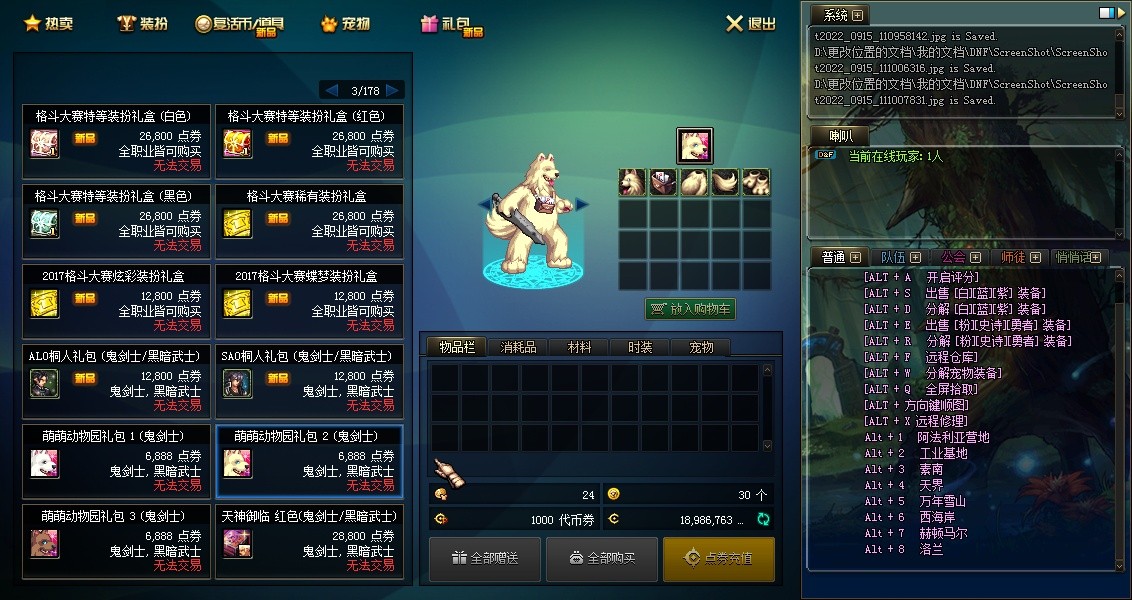
Task: Select 天神御临 红色 package listing
Action: tap(310, 541)
